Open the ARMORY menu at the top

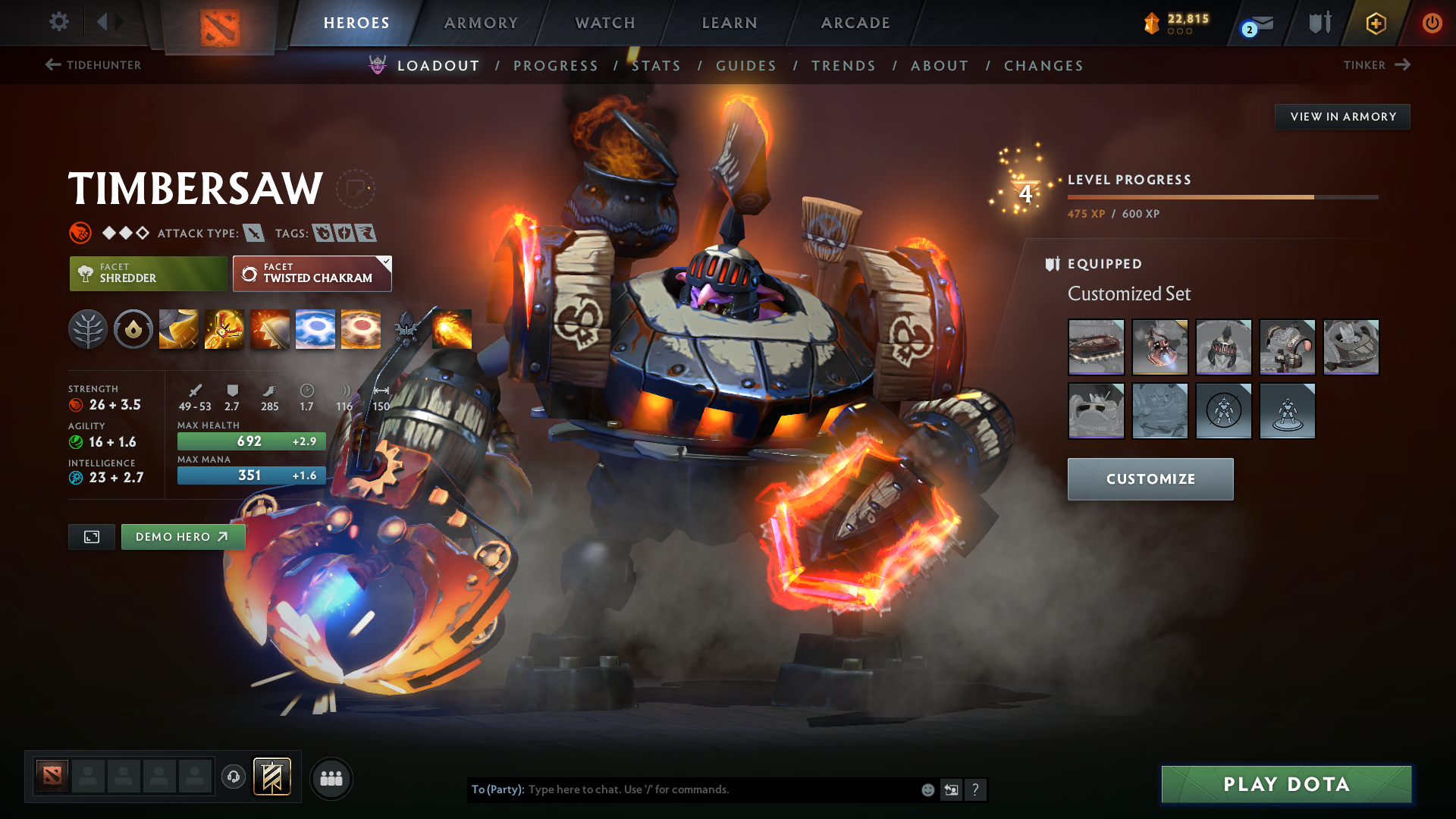pyautogui.click(x=480, y=23)
